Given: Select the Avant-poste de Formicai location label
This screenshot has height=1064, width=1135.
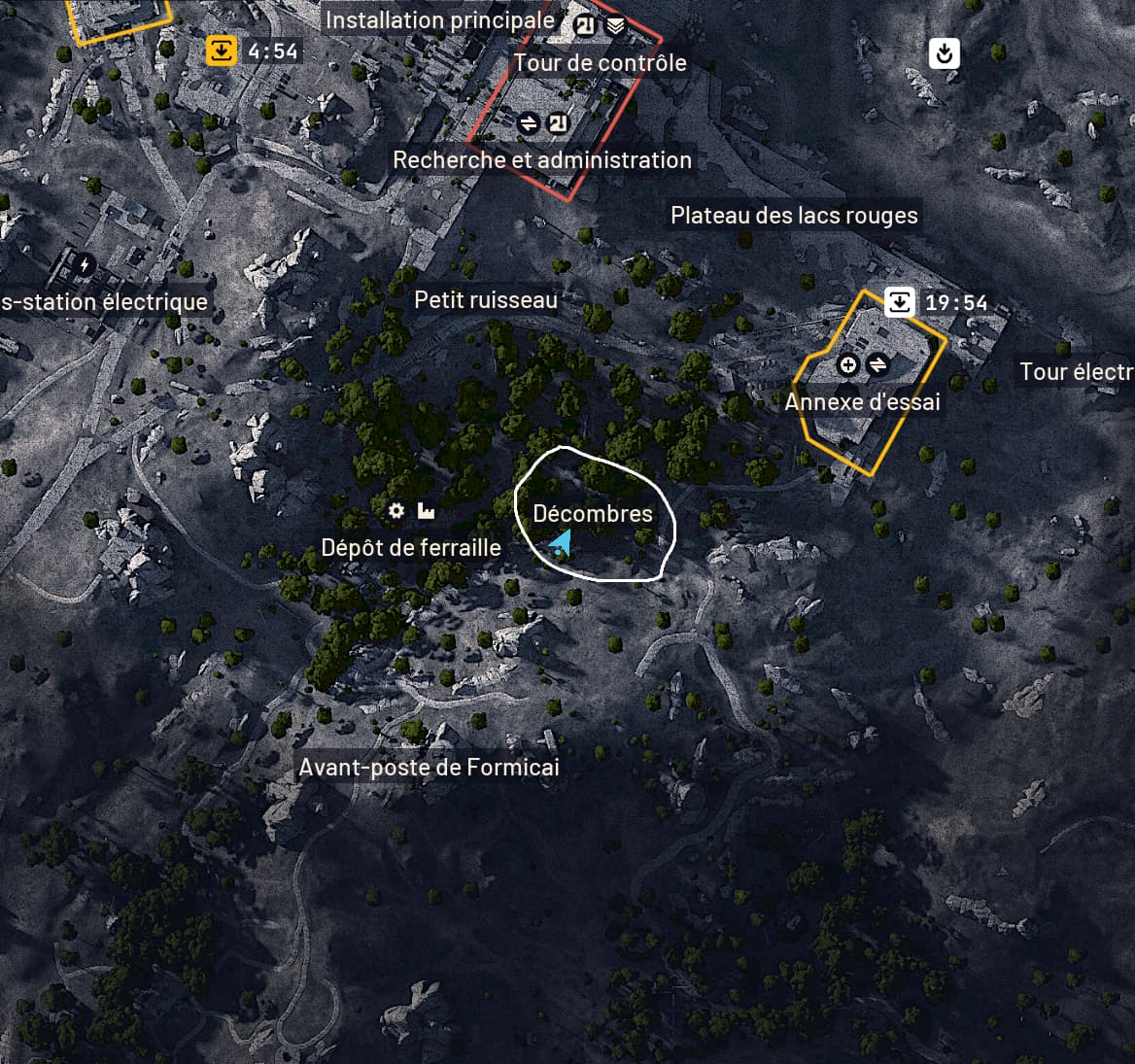Looking at the screenshot, I should tap(429, 768).
